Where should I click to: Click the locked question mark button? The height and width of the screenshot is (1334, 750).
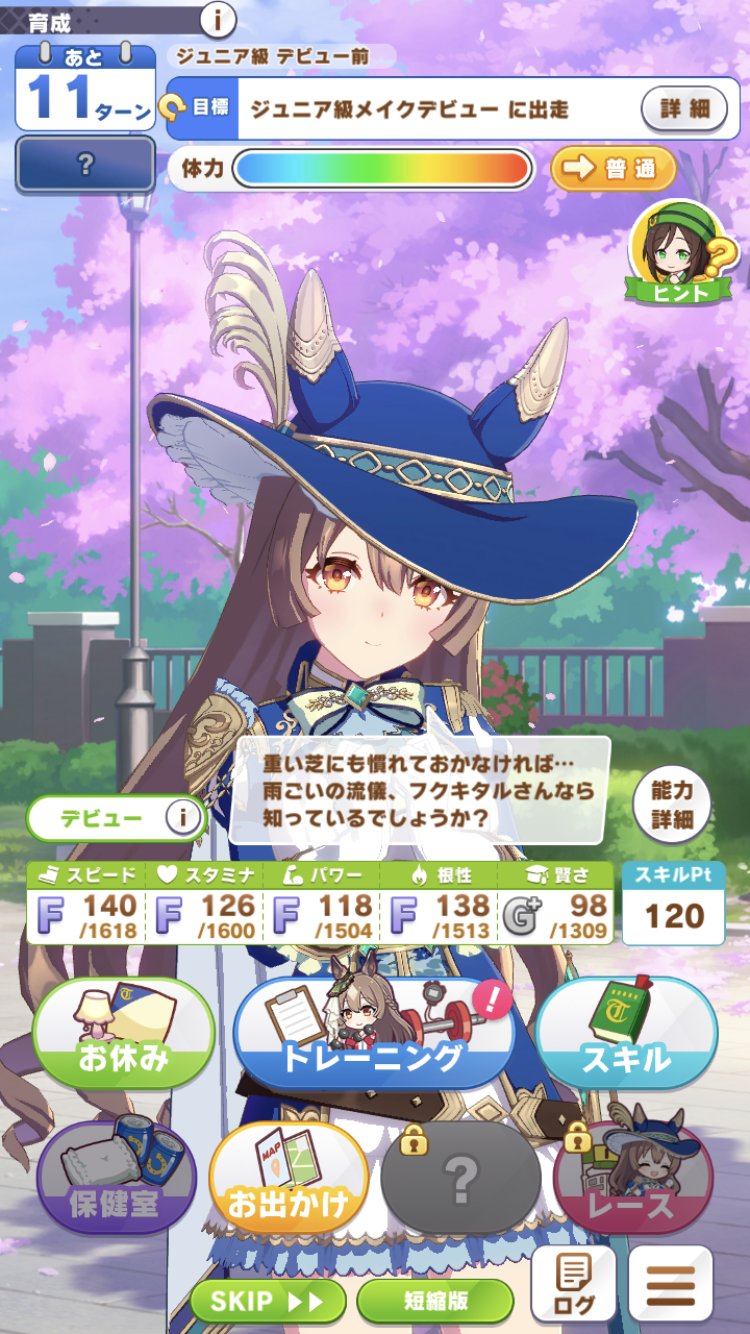(461, 1182)
